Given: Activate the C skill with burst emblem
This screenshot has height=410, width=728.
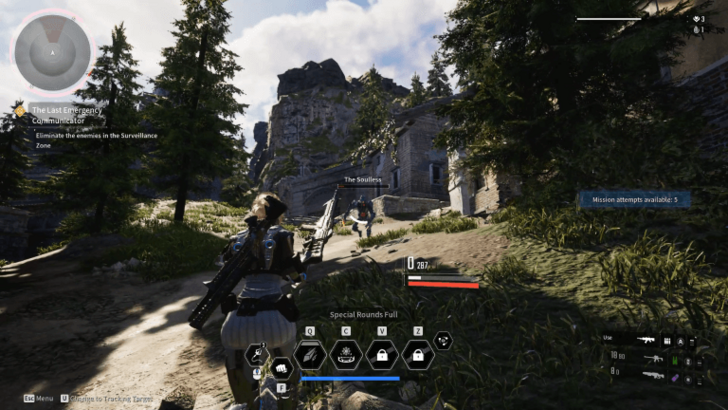Looking at the screenshot, I should pyautogui.click(x=346, y=355).
